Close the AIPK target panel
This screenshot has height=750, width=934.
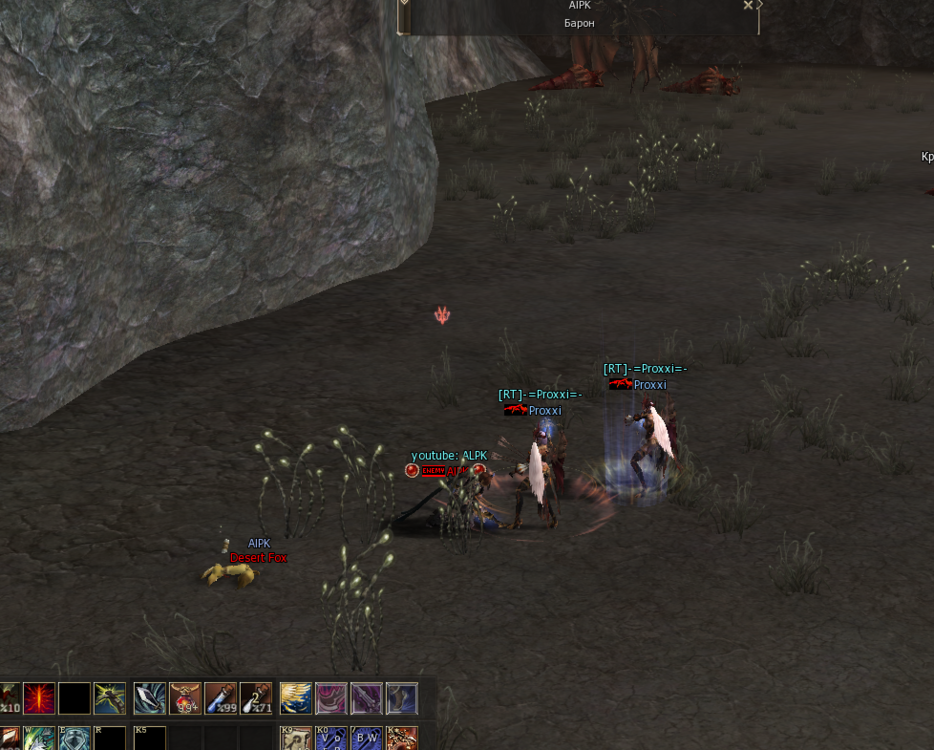(747, 5)
